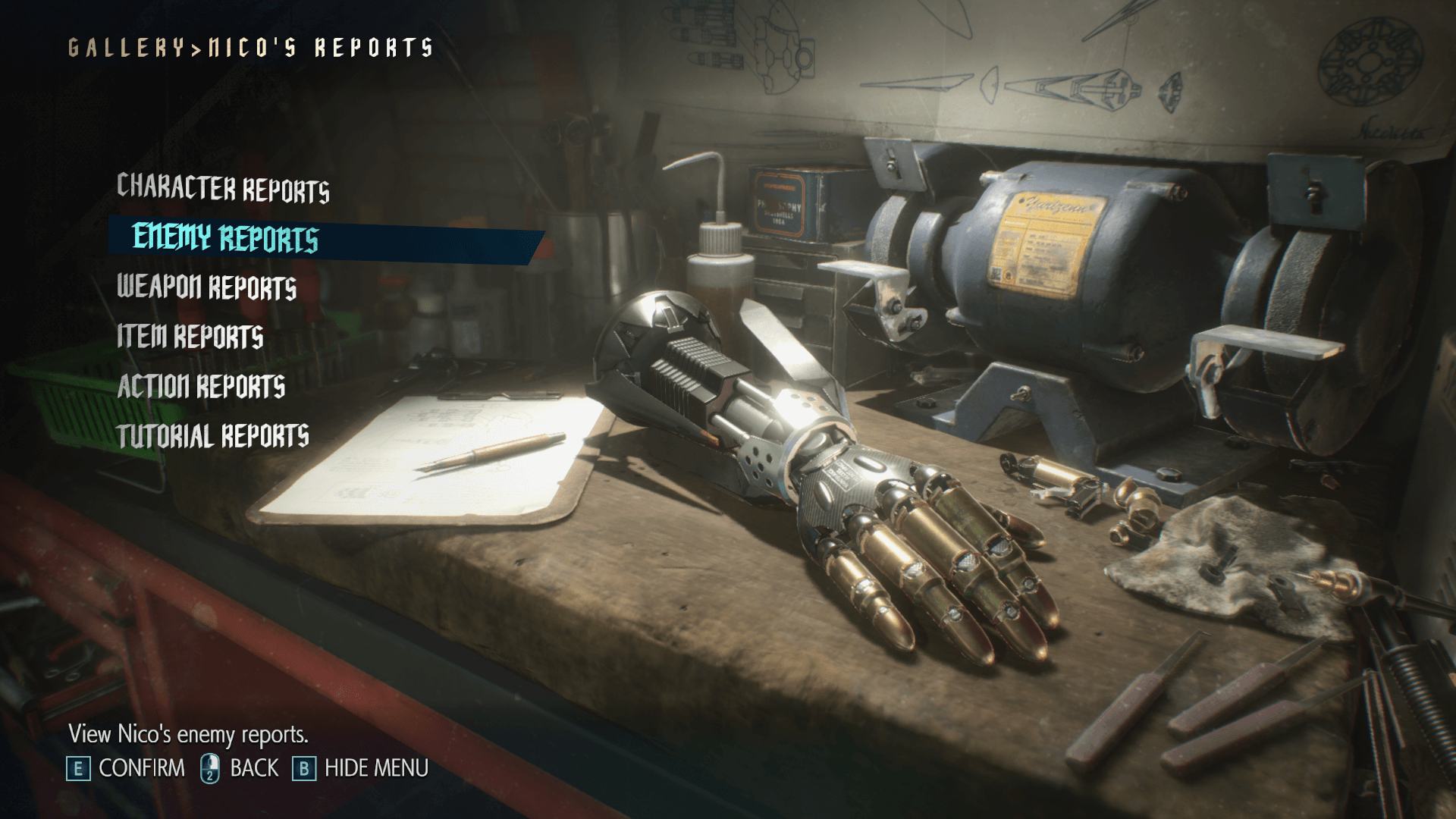Show the Tutorial Reports
The width and height of the screenshot is (1456, 819).
coord(213,435)
